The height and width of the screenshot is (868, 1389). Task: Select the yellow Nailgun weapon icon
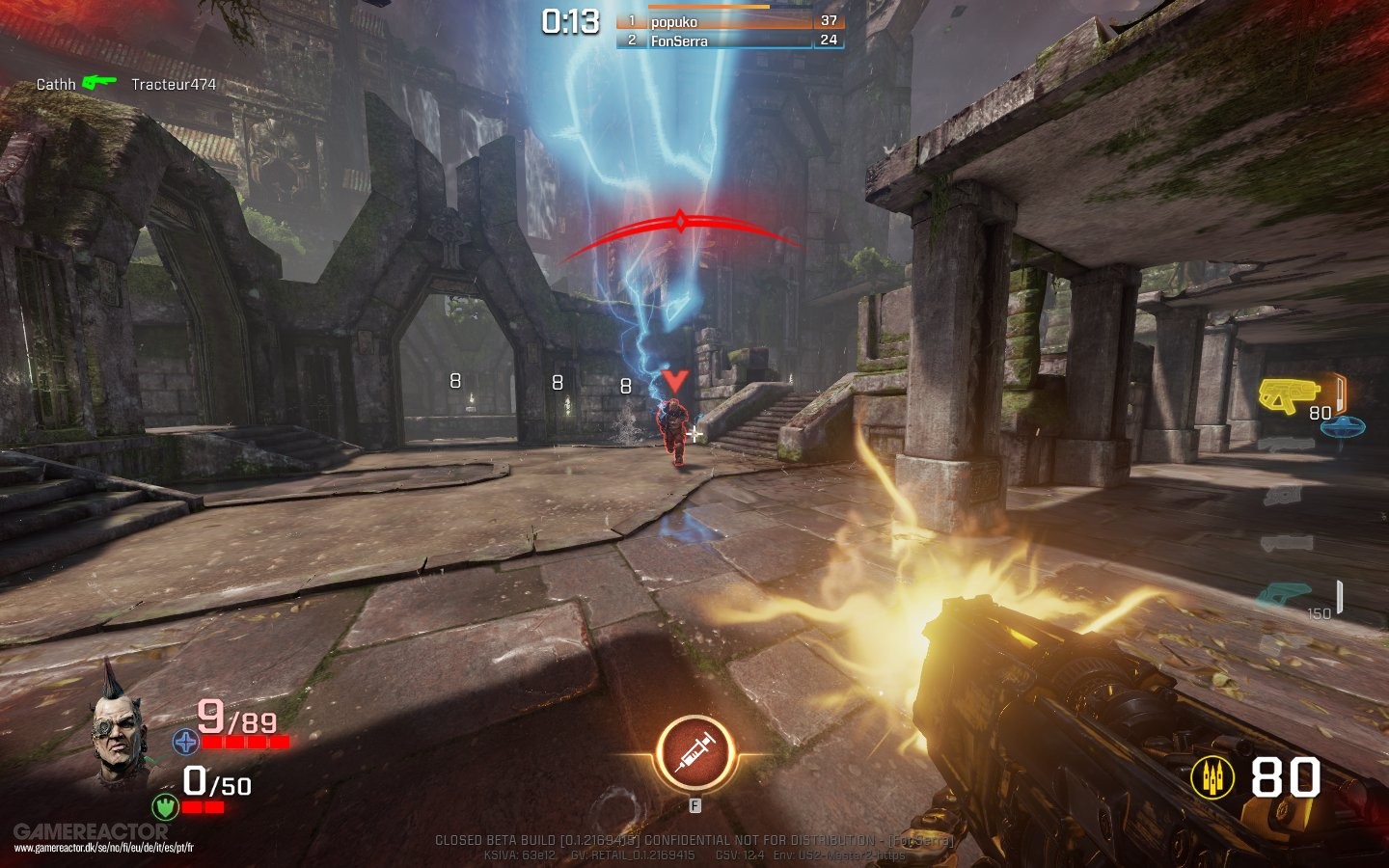[x=1288, y=393]
